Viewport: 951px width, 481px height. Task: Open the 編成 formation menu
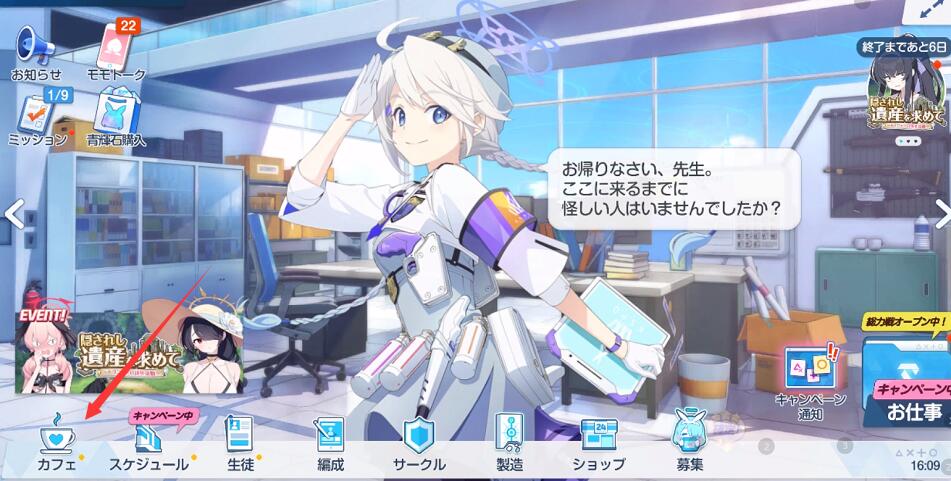coord(329,445)
